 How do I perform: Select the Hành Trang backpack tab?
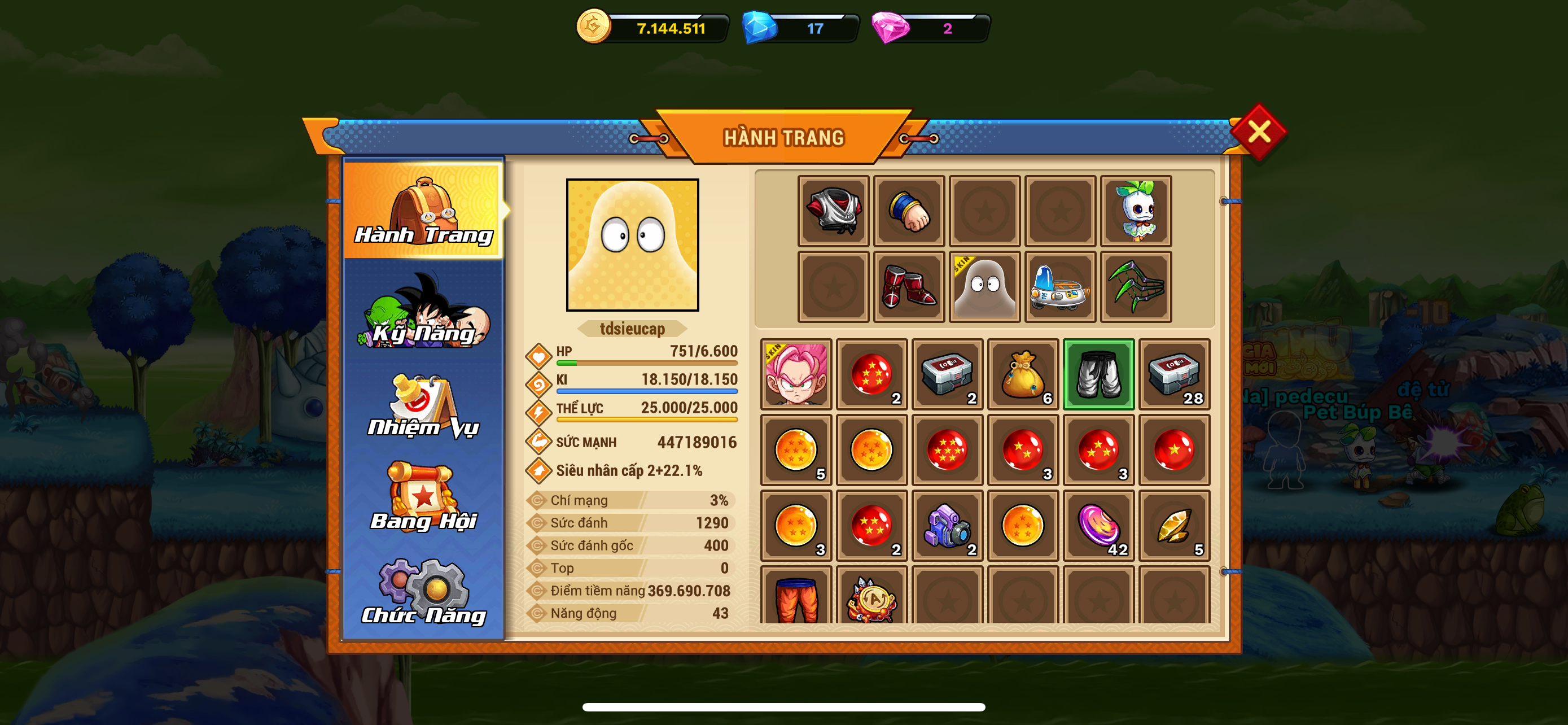pyautogui.click(x=424, y=210)
